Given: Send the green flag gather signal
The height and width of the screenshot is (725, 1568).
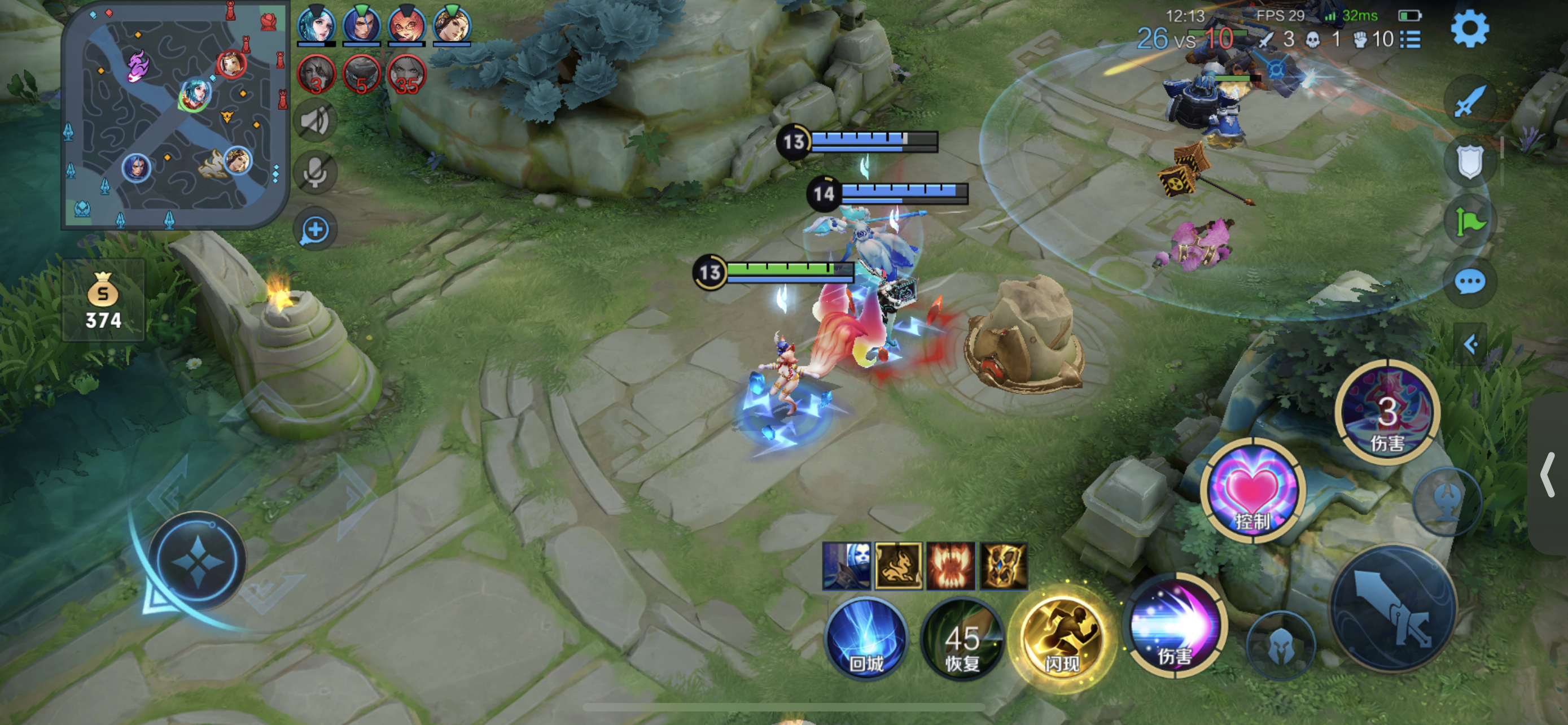Looking at the screenshot, I should tap(1469, 221).
